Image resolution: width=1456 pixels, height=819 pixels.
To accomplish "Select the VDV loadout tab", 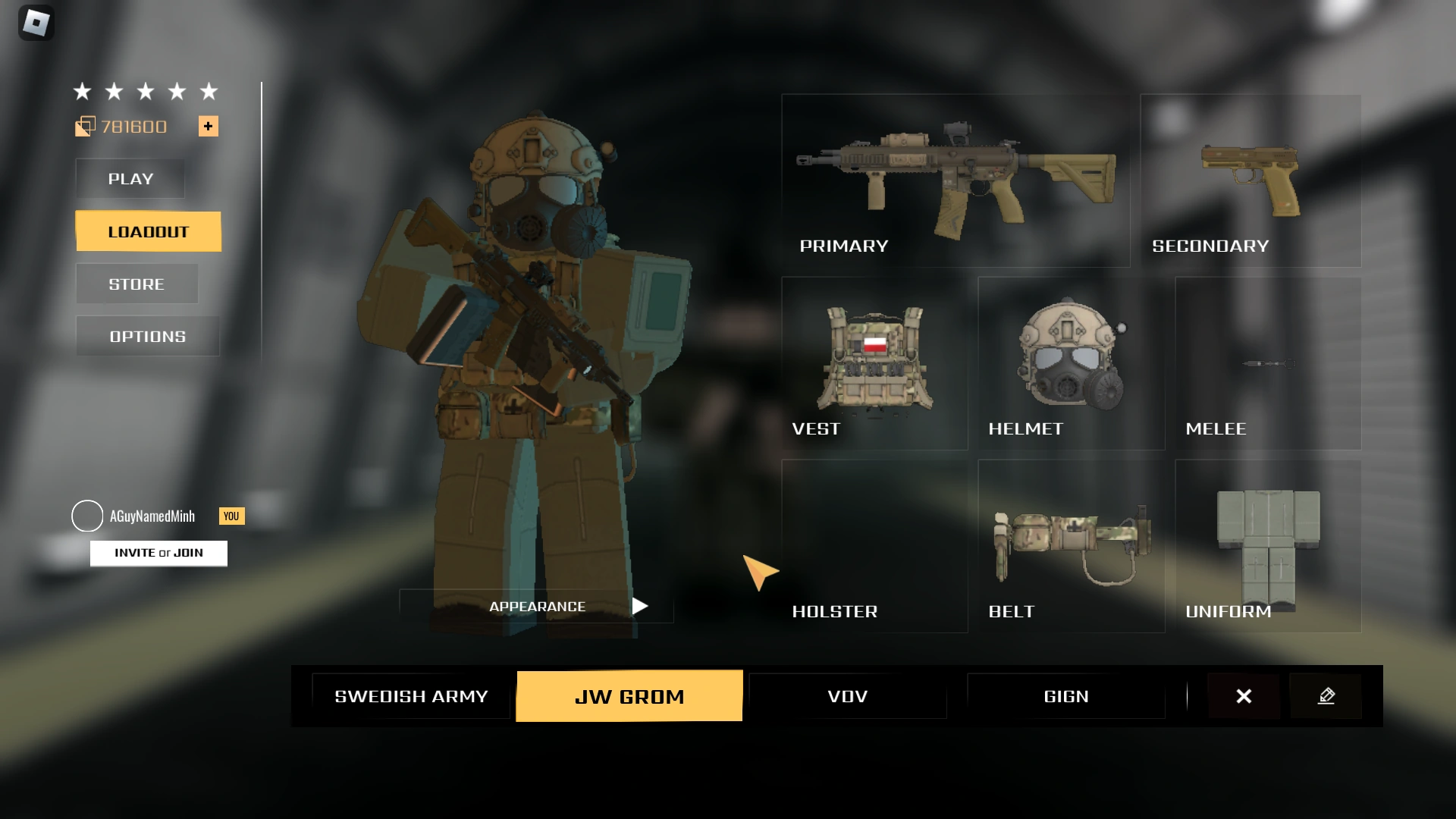I will [847, 695].
